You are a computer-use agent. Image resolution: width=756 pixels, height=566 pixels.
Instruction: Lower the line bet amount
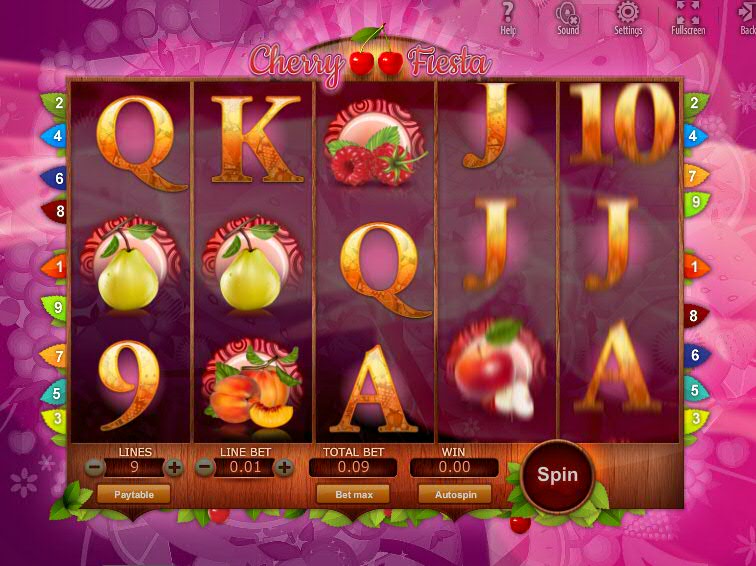point(205,467)
